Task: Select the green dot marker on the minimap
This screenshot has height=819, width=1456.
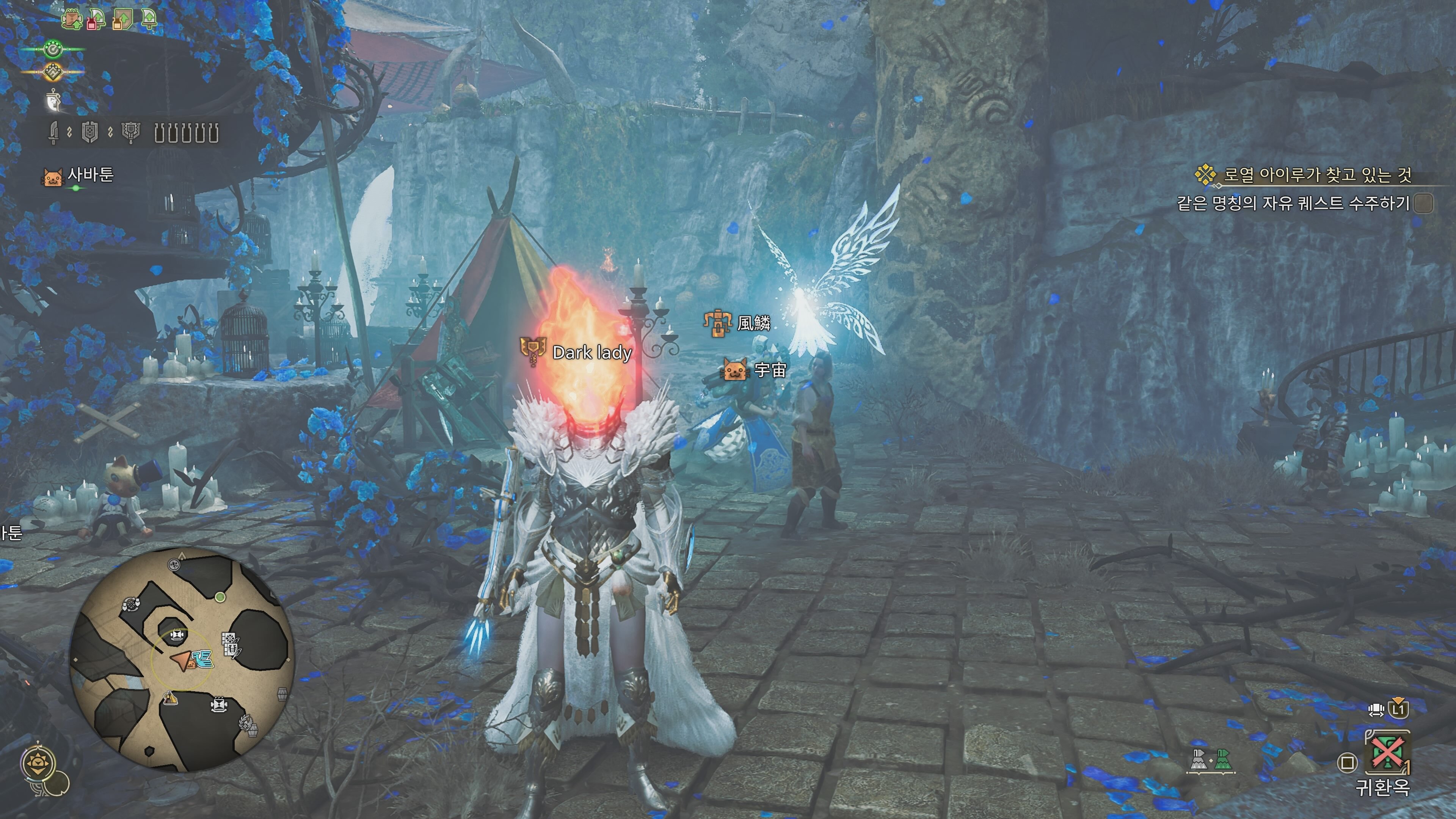Action: click(x=220, y=597)
